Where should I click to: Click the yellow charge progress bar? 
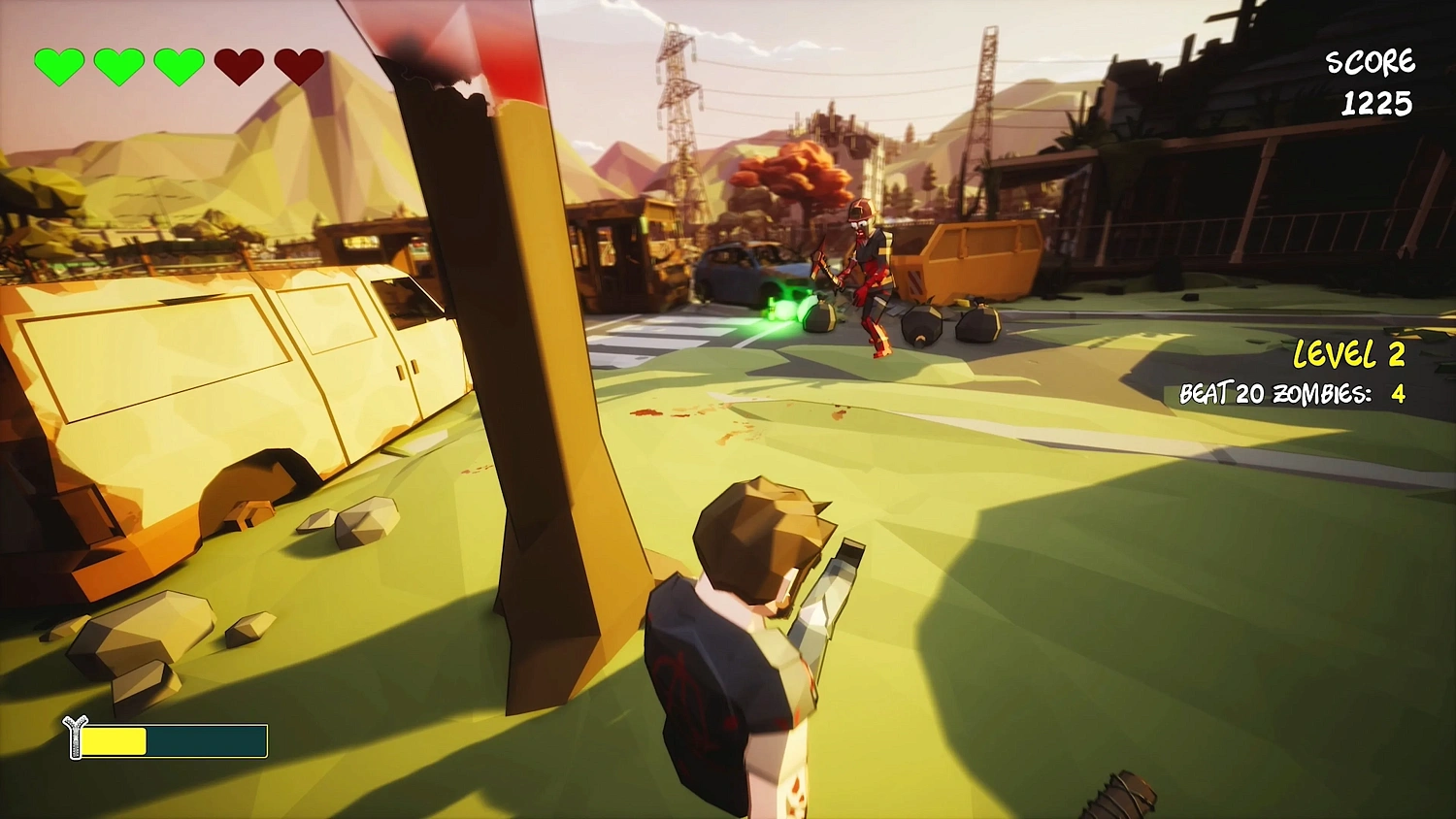click(116, 741)
